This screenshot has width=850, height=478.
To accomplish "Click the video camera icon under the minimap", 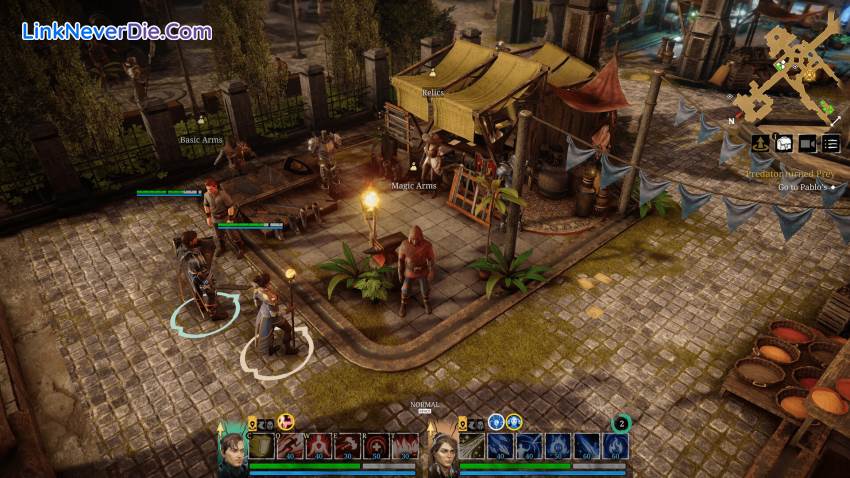I will pos(808,143).
